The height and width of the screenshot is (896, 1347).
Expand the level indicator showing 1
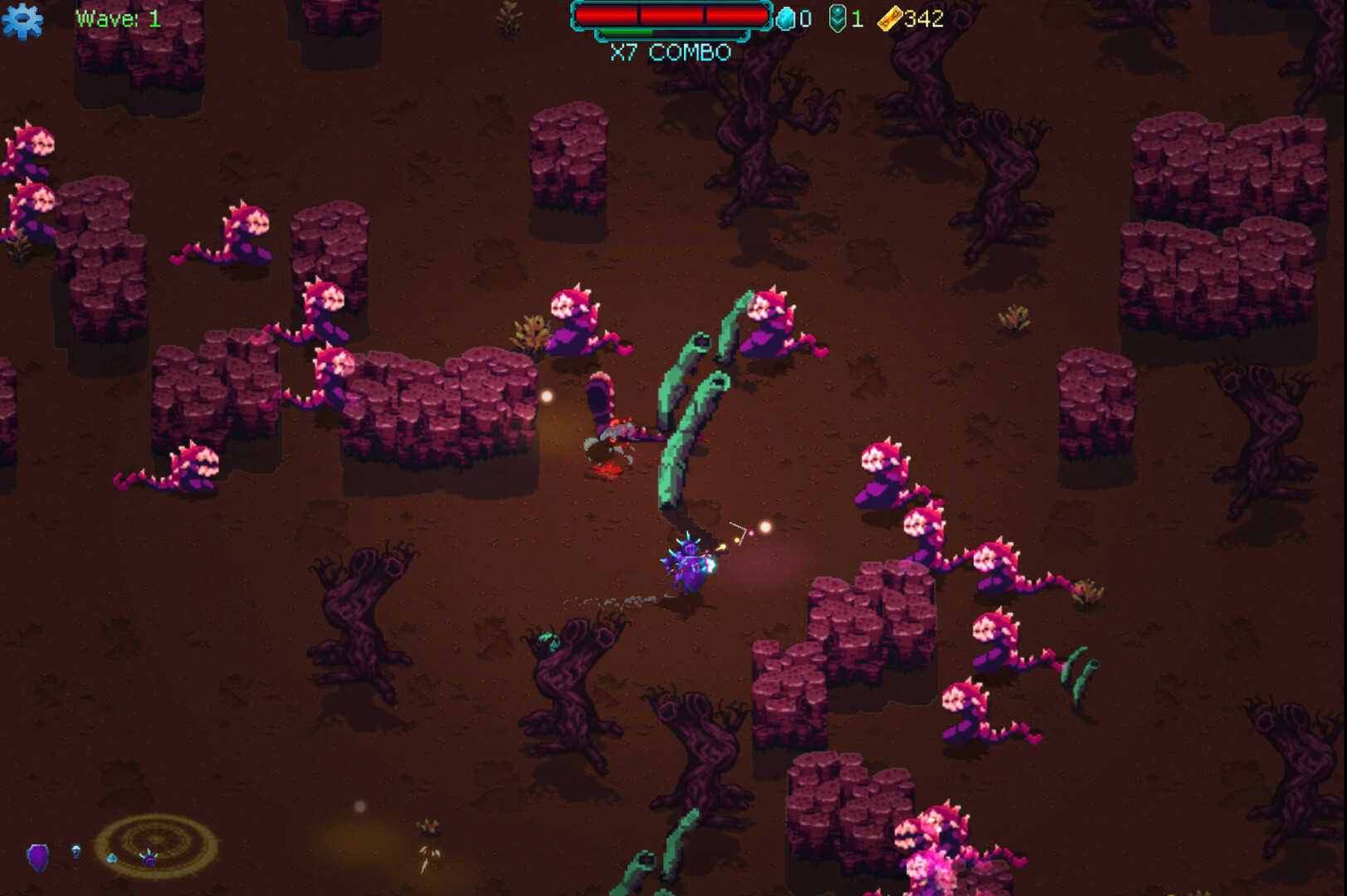point(857,18)
